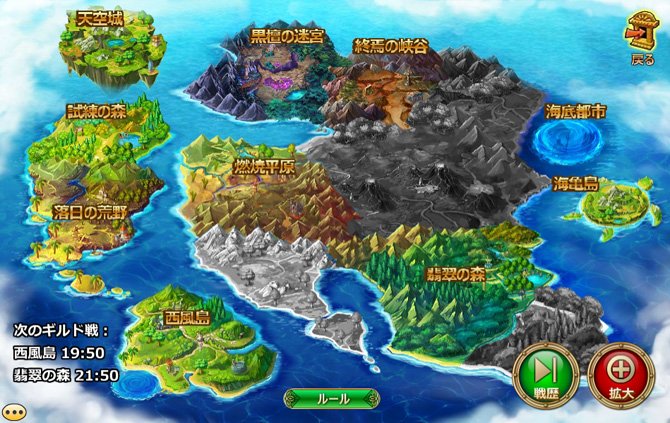670x423 pixels.
Task: Select 天空城 sky castle region
Action: 103,48
